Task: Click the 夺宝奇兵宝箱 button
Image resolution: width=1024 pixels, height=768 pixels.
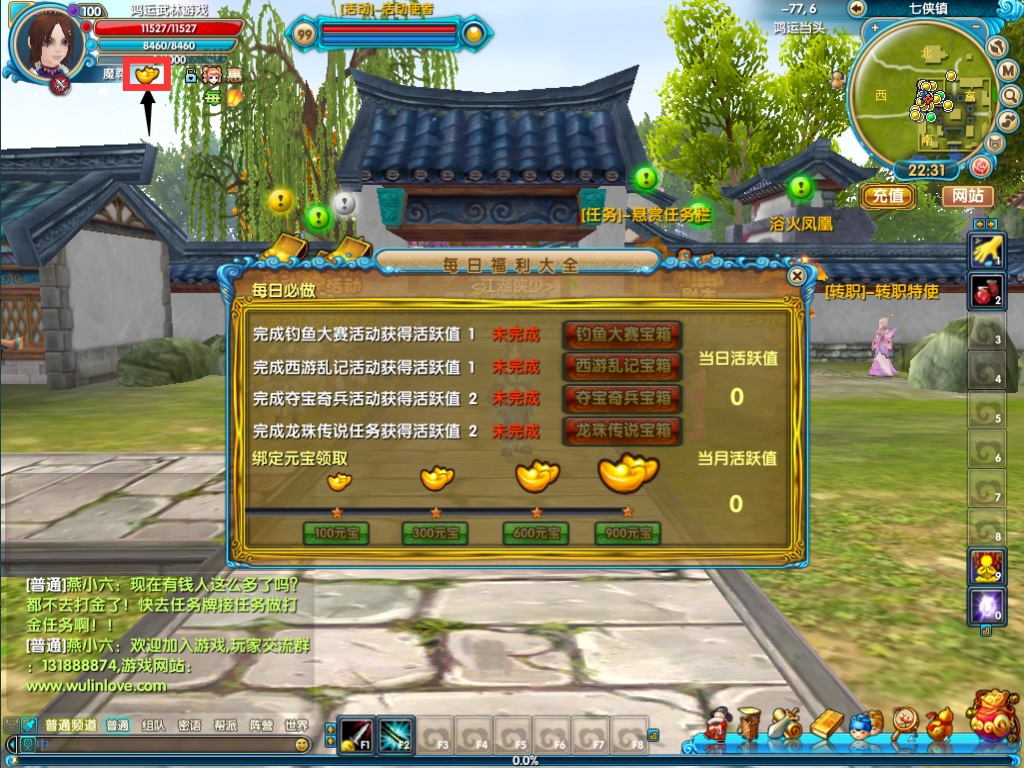Action: coord(621,398)
